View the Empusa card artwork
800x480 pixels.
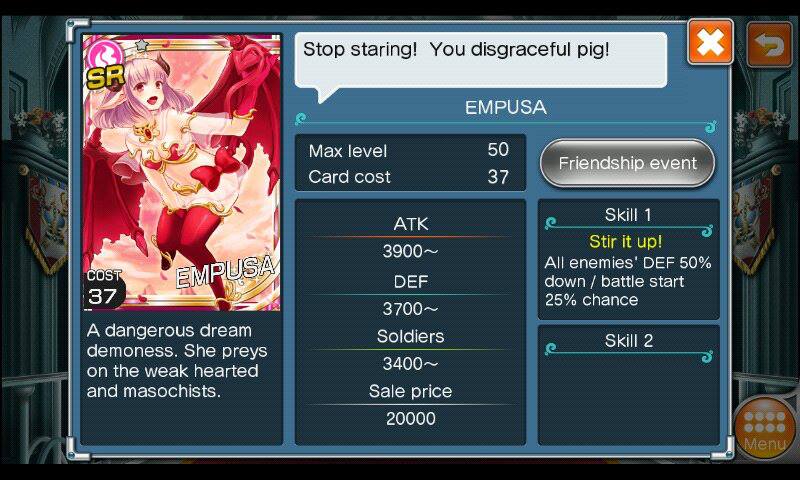click(181, 172)
